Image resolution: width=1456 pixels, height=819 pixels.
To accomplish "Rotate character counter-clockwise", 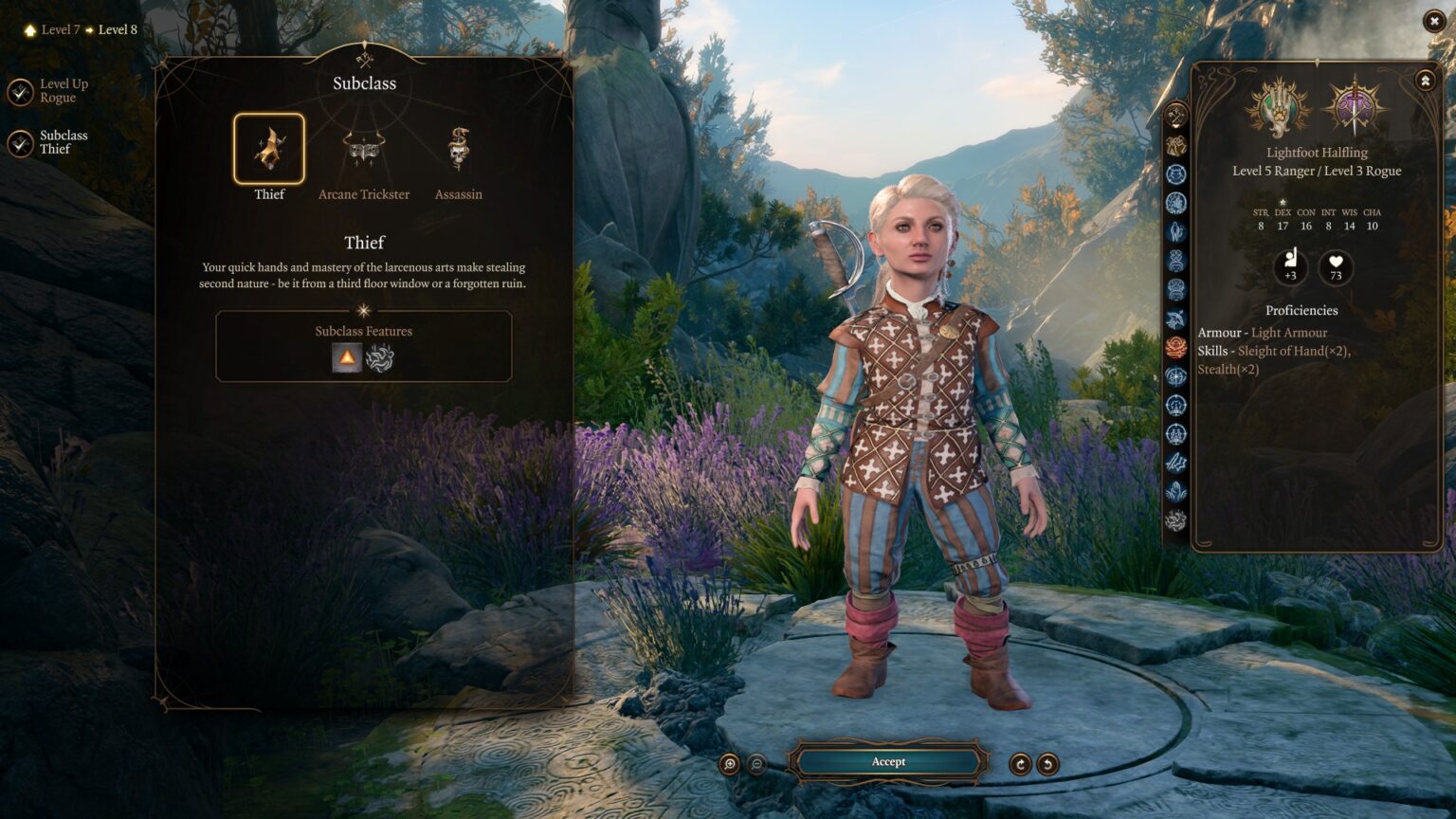I will tap(1047, 764).
